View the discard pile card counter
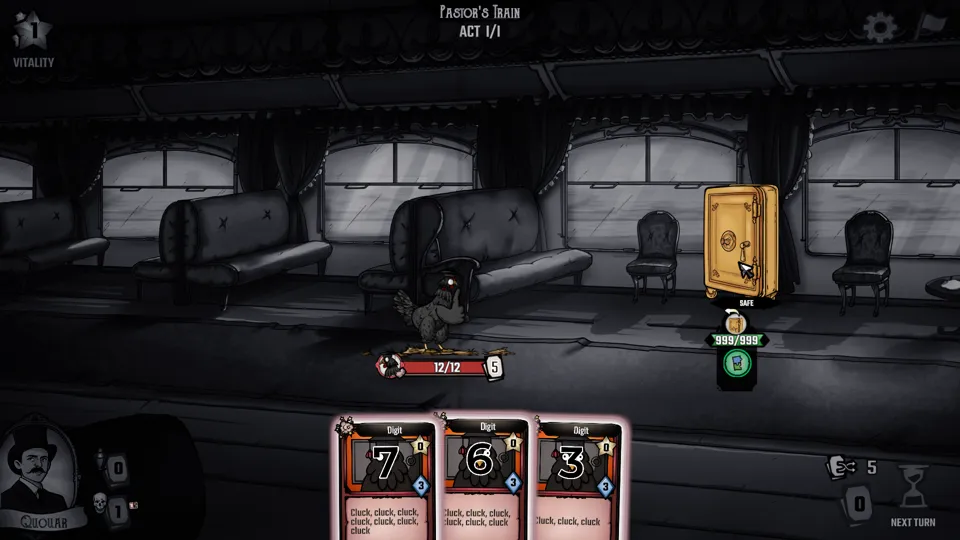 point(857,504)
